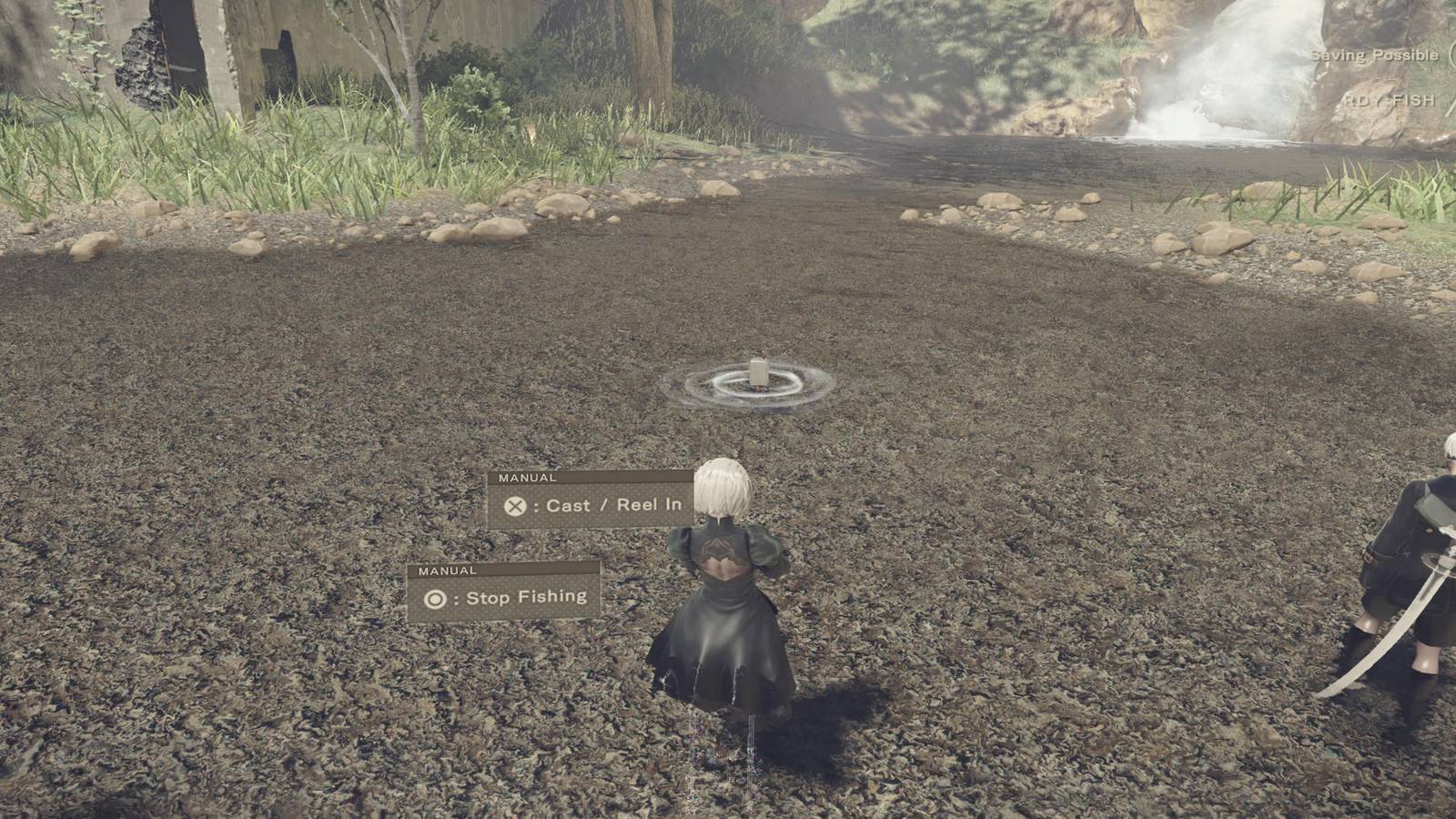Select the Stop Fishing panel
The height and width of the screenshot is (819, 1456).
pos(505,597)
